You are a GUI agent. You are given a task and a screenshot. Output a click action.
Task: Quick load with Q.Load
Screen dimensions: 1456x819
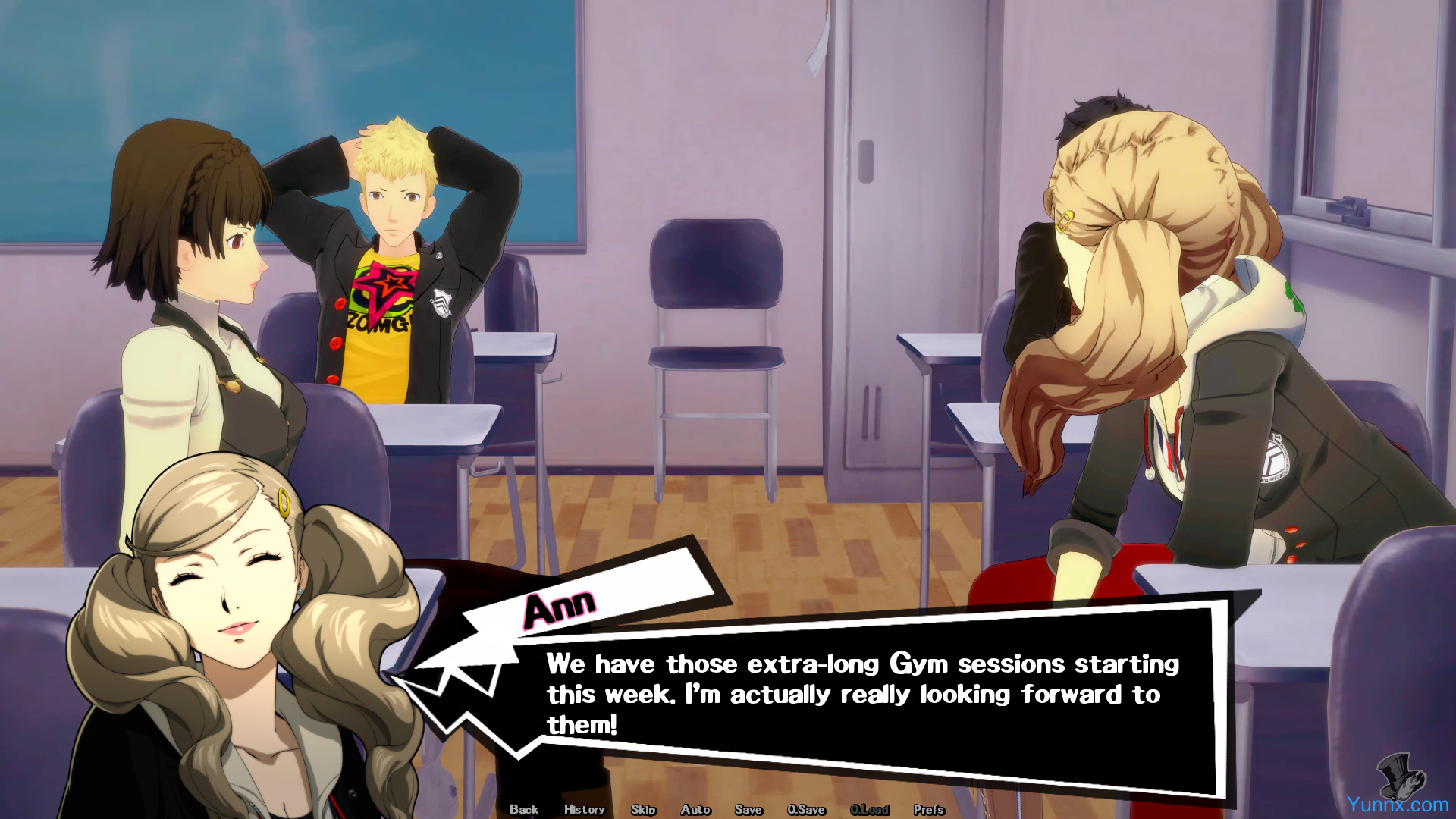[869, 809]
